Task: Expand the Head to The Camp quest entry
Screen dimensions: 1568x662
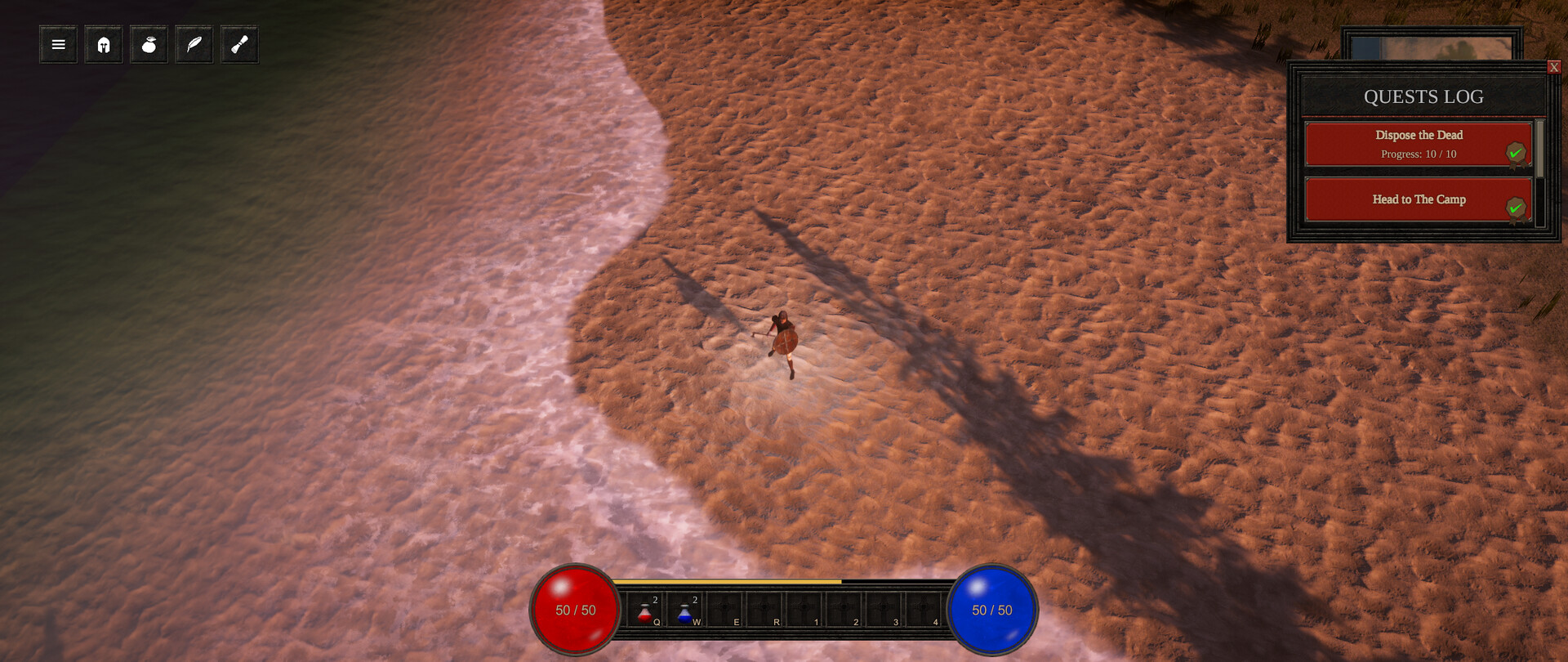Action: 1419,199
